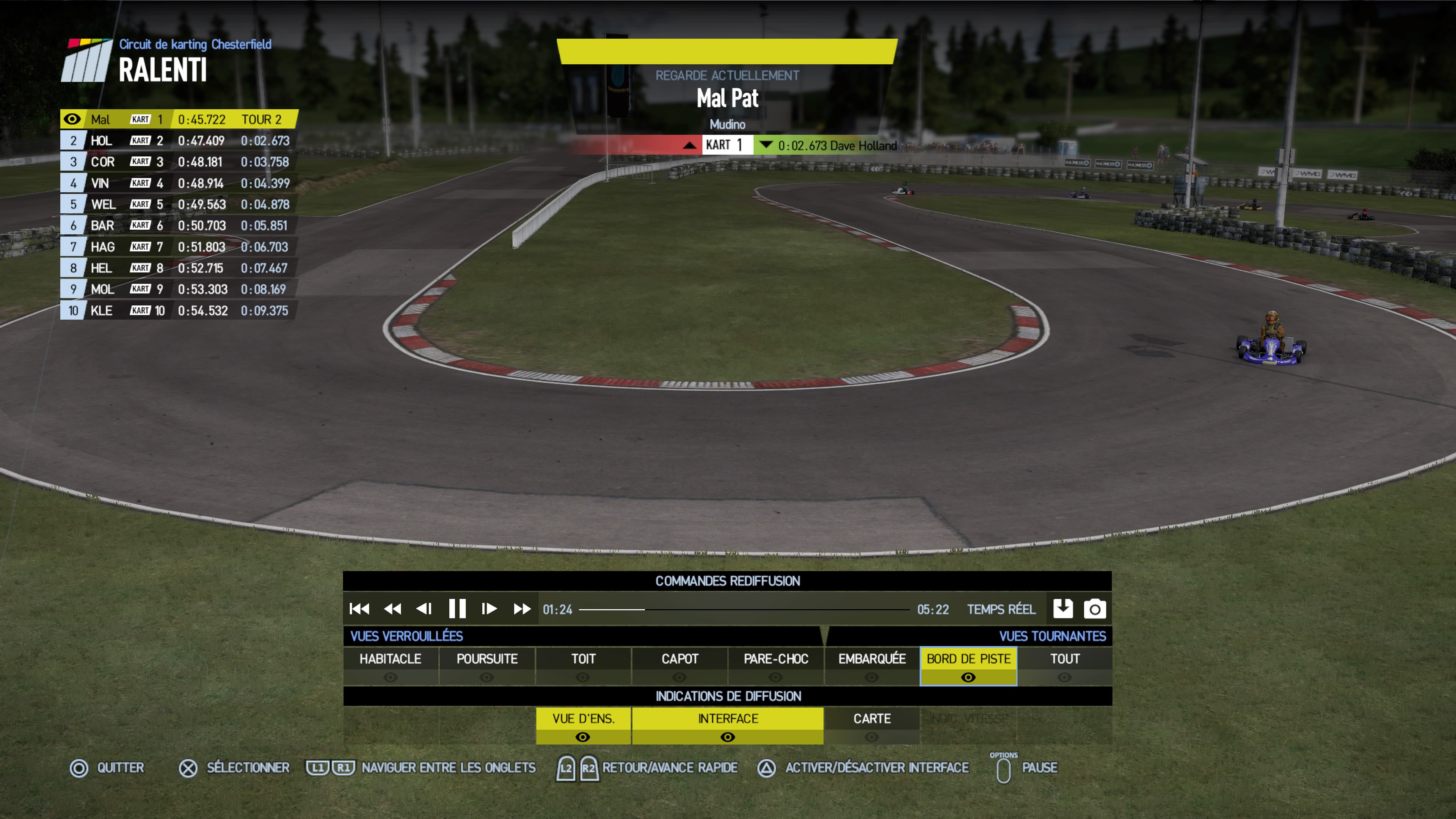The width and height of the screenshot is (1456, 819).
Task: Switch to the Pare-choc camera
Action: pos(775,665)
